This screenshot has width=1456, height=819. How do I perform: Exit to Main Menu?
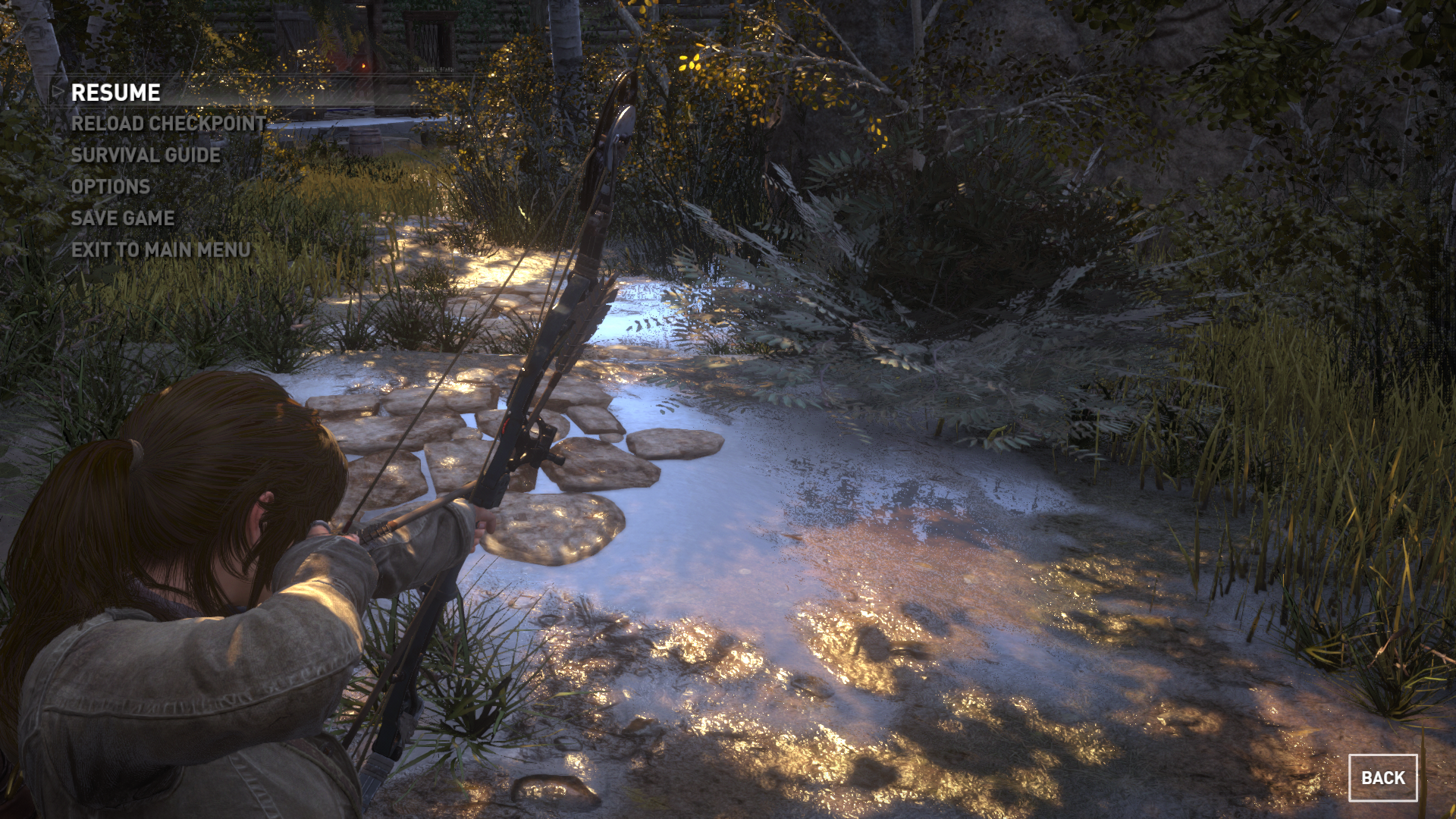(161, 250)
